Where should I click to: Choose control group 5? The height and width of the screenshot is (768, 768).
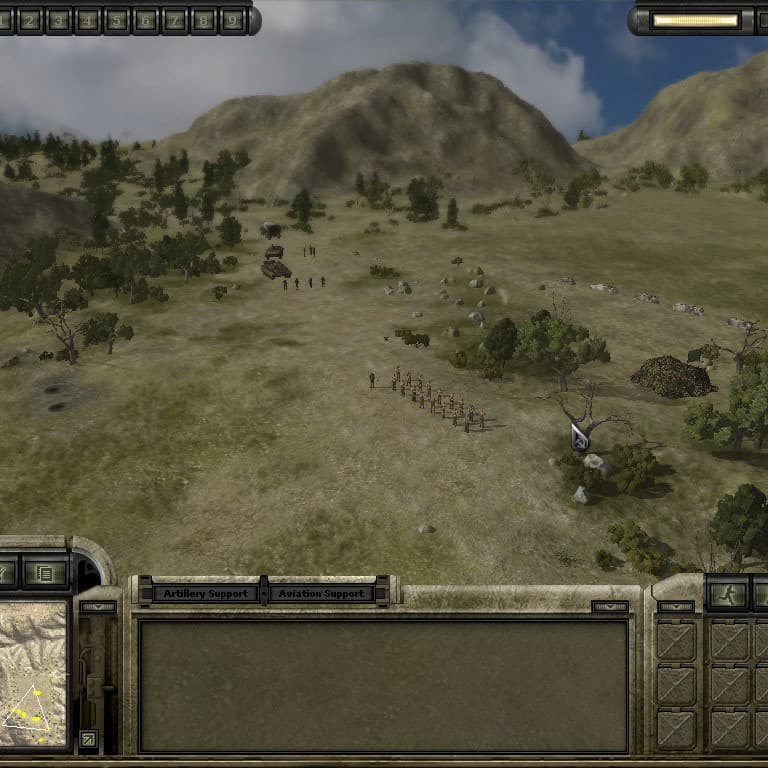[x=117, y=19]
